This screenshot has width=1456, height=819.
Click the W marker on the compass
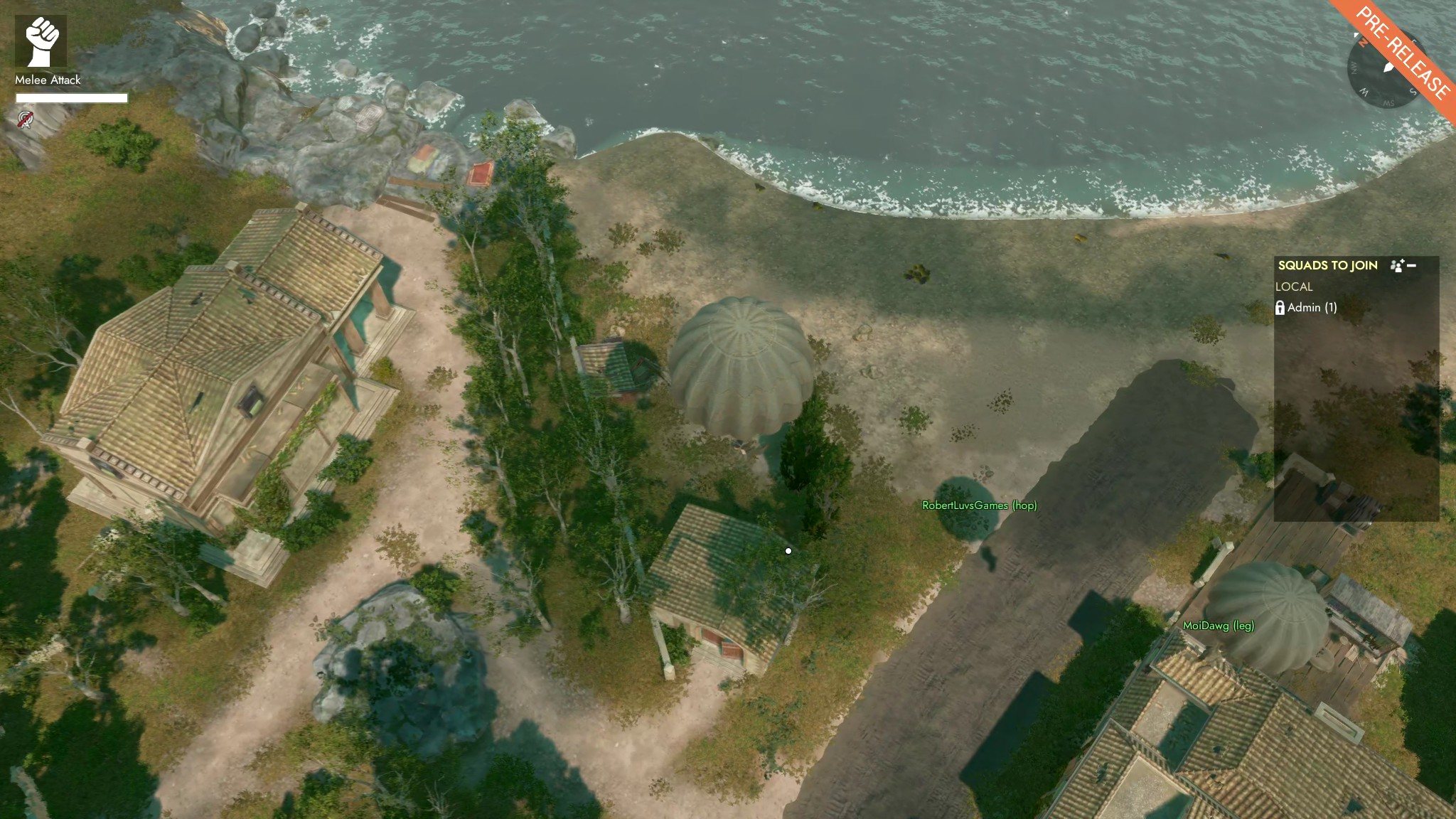coord(1364,92)
